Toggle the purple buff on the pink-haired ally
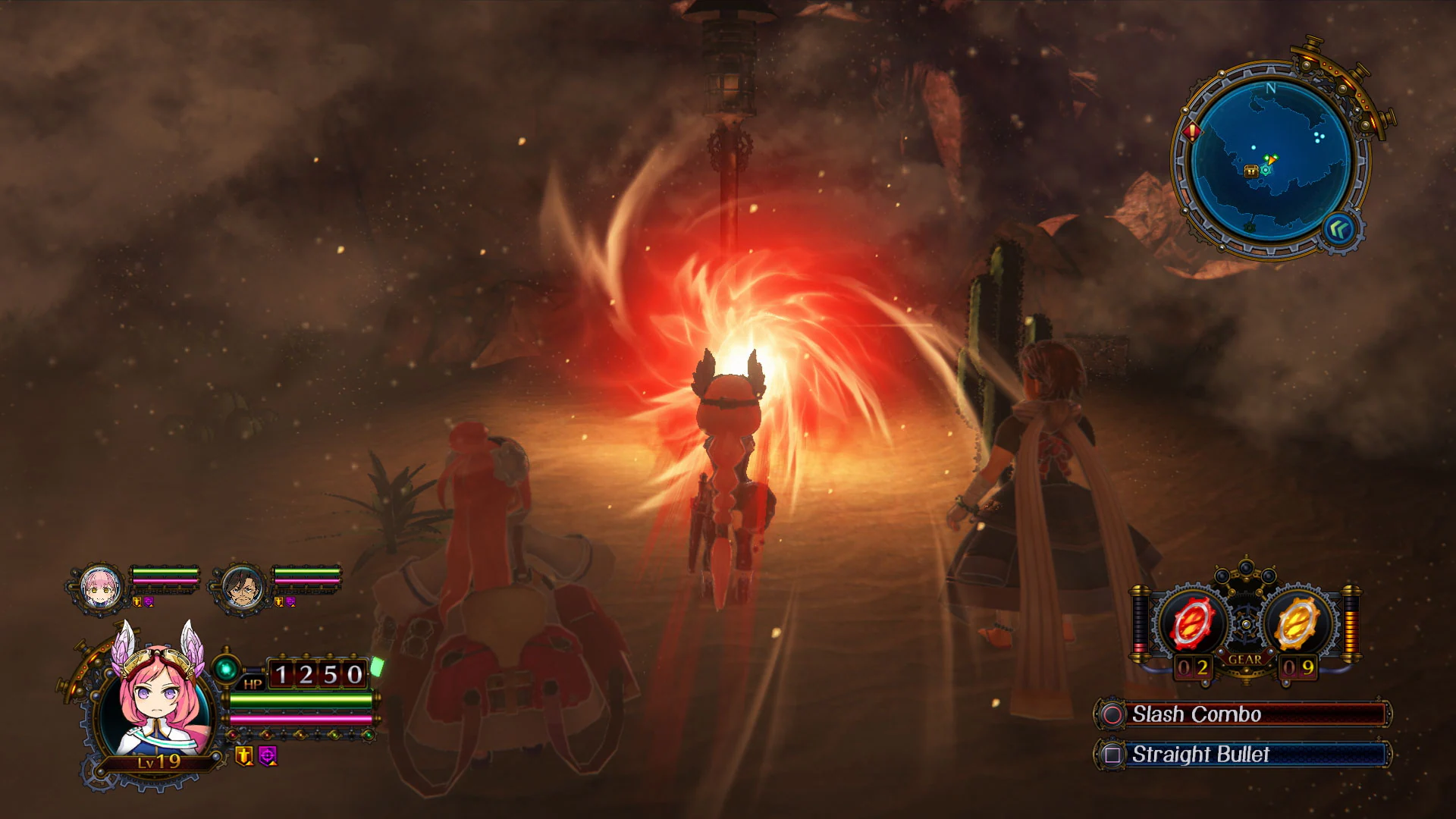1456x819 pixels. [x=149, y=601]
